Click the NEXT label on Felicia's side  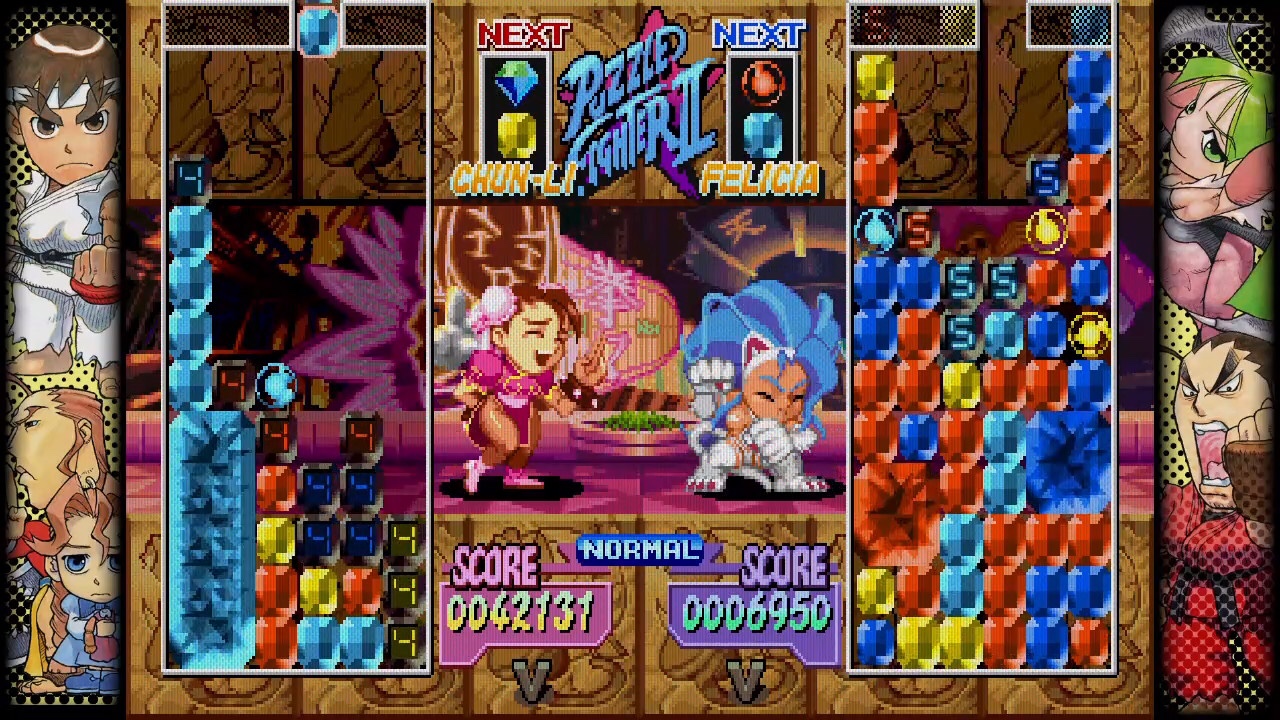[762, 35]
